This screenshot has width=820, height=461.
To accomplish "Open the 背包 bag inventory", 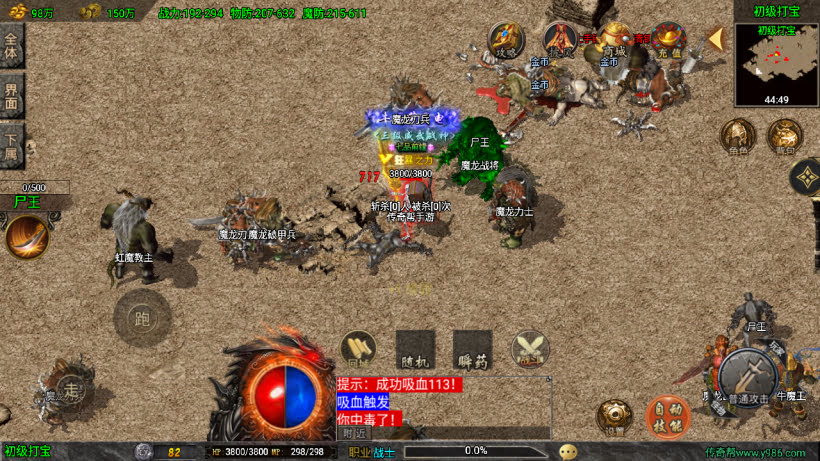I will (x=784, y=136).
